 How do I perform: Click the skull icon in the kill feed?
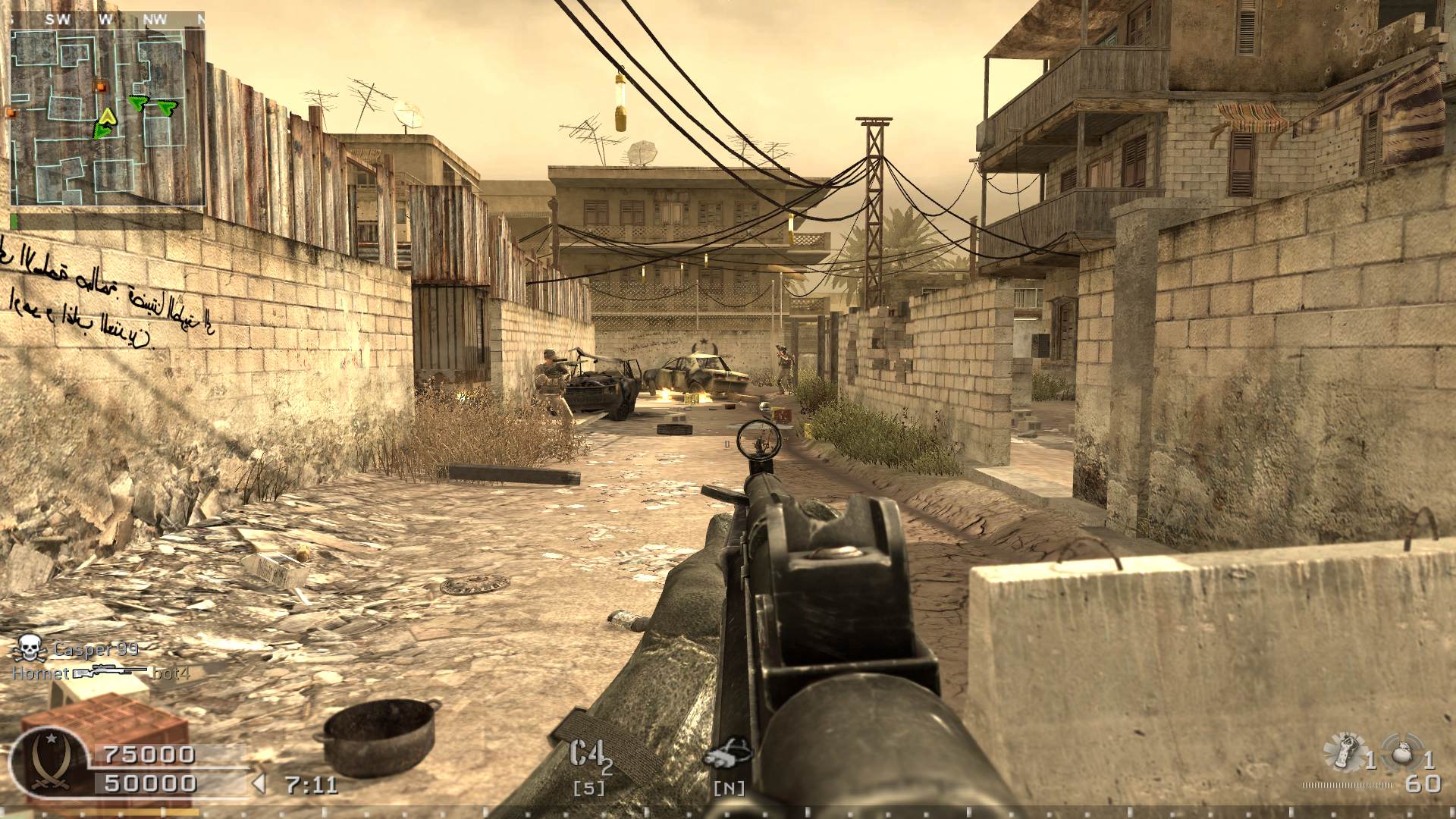tap(30, 648)
